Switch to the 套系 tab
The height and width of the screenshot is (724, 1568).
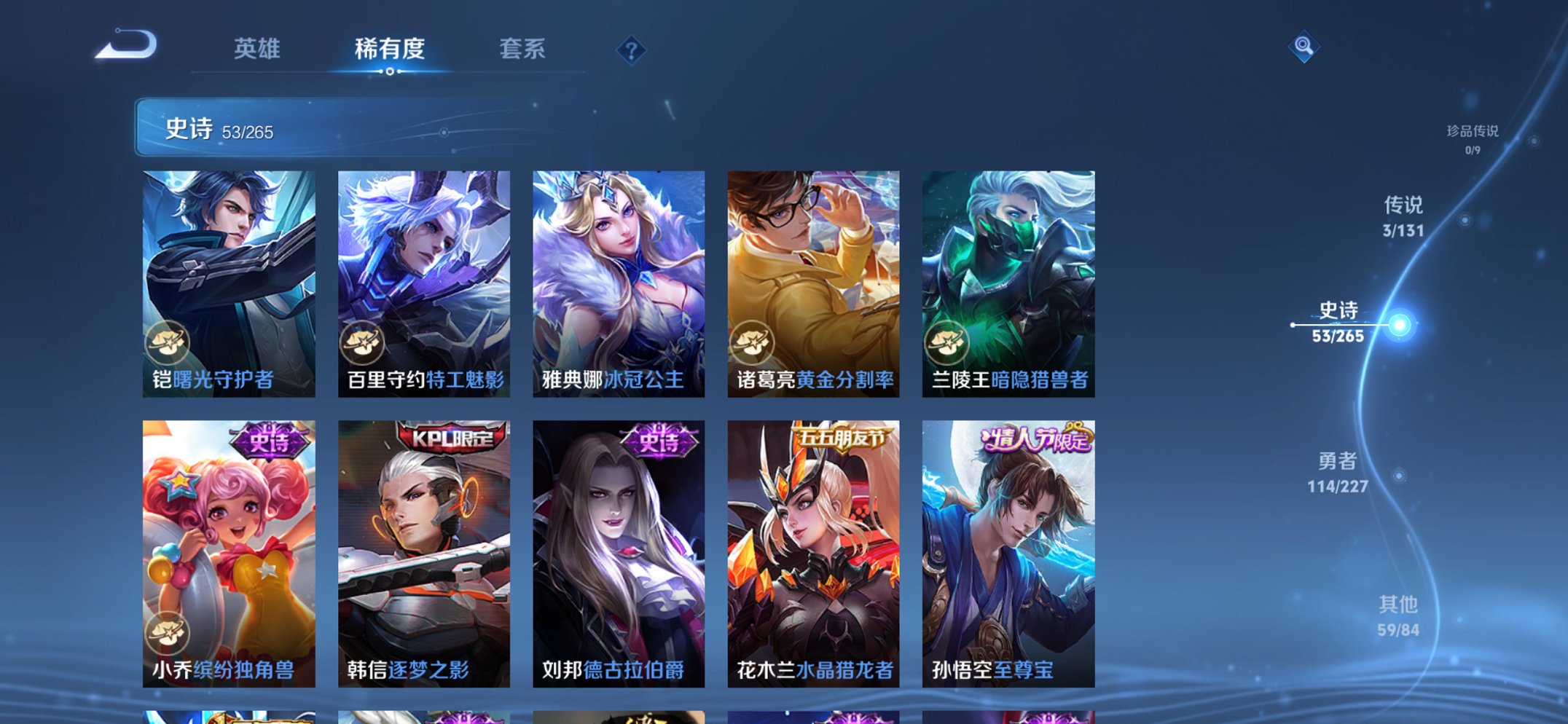point(523,50)
